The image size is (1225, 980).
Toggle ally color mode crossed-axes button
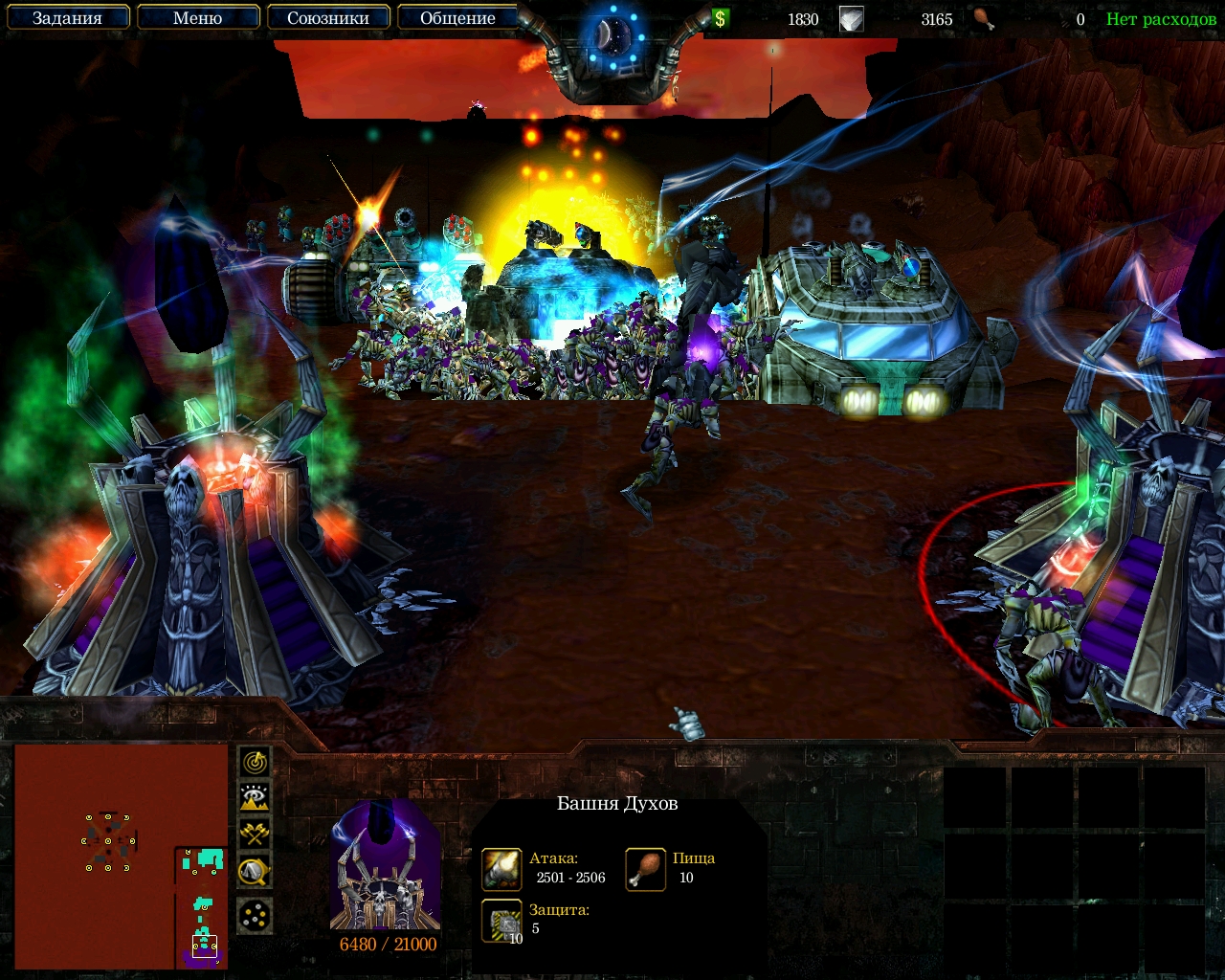coord(254,834)
